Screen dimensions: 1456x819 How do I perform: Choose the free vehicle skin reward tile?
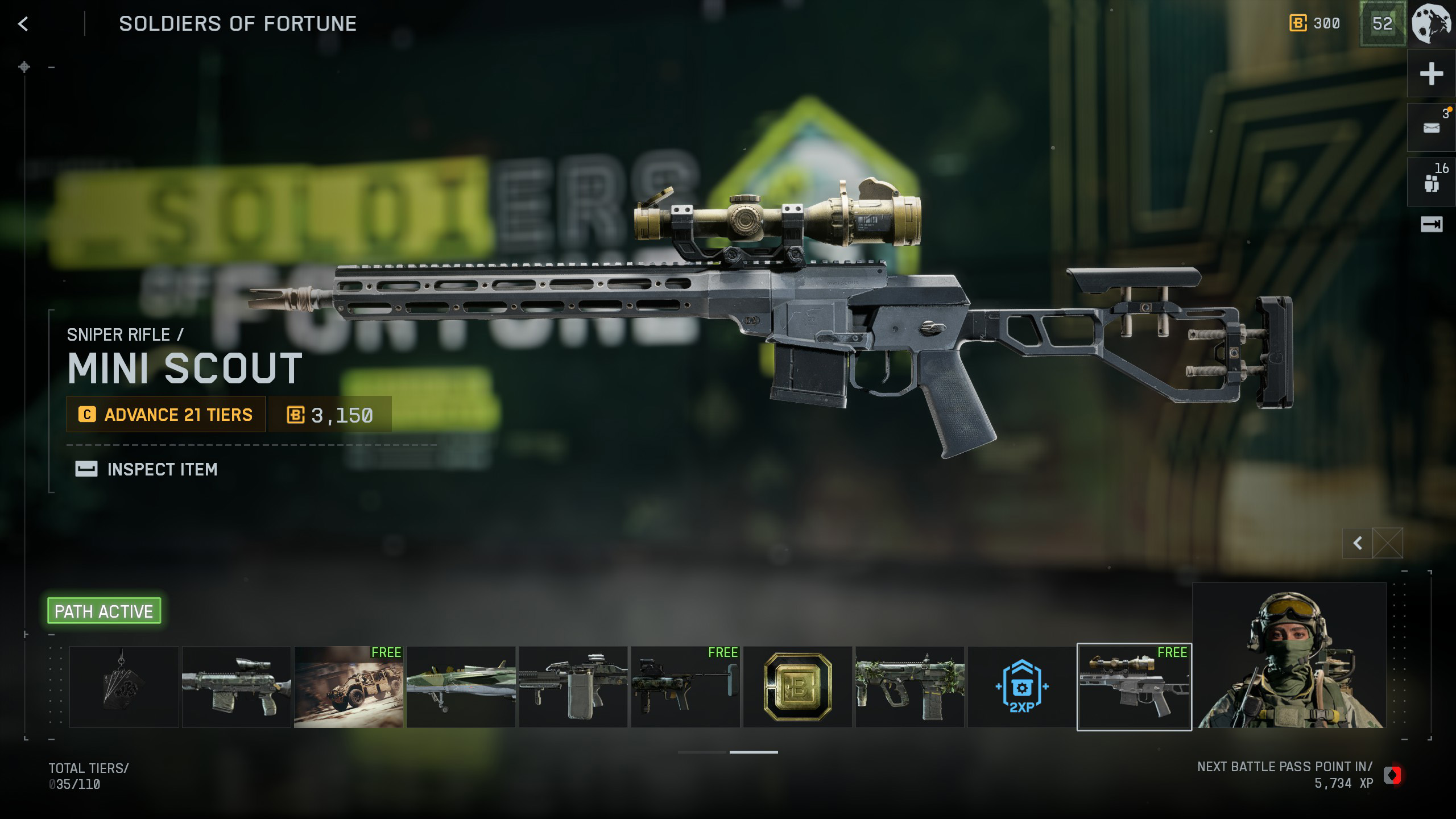click(349, 687)
